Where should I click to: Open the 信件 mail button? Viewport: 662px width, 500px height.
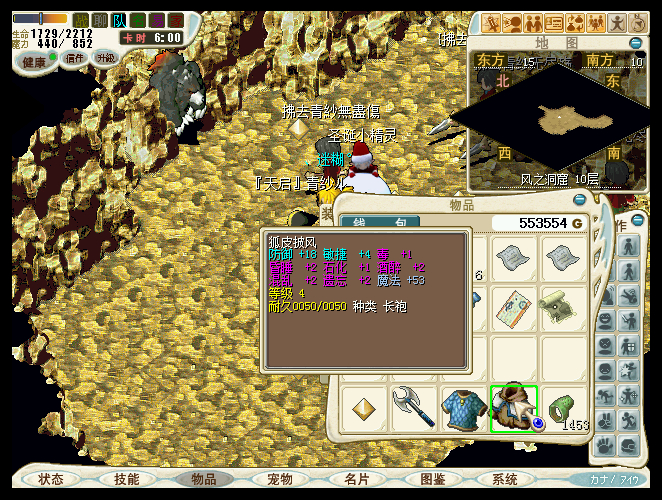75,58
